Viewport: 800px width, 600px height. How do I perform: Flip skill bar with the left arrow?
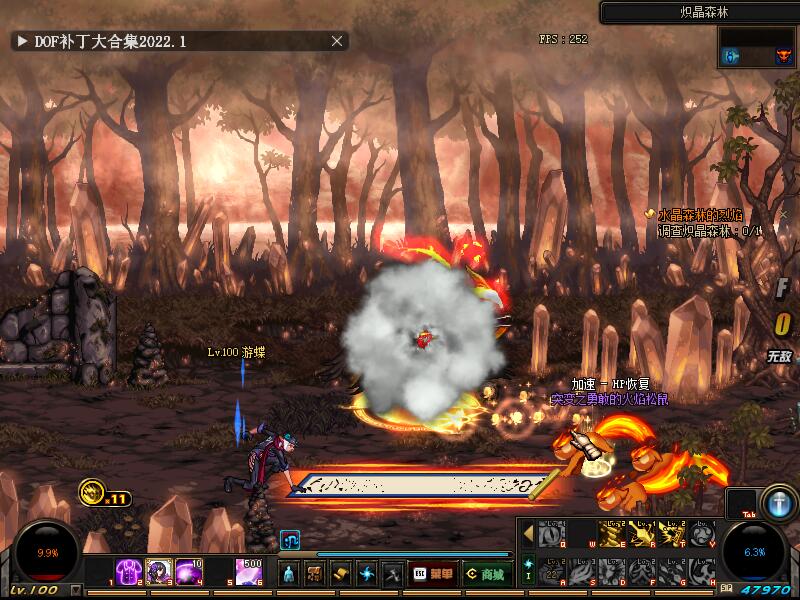[x=528, y=534]
